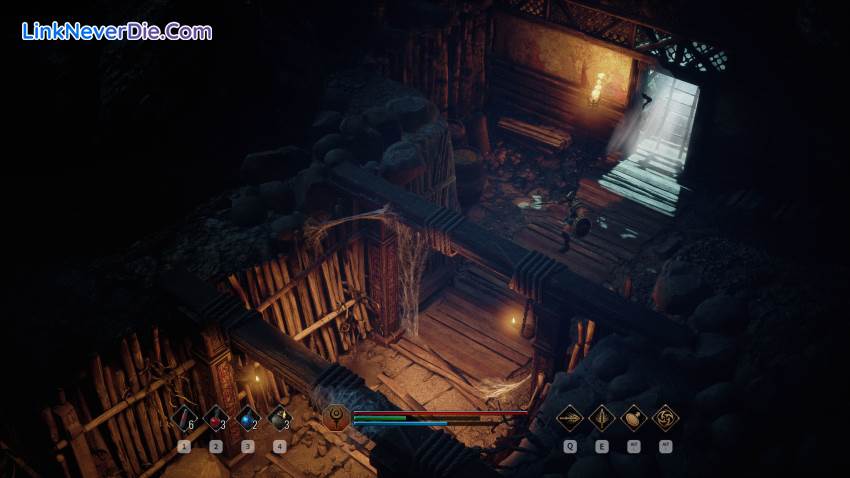The image size is (850, 478).
Task: Open the LinkNeverDie.Com watermark link
Action: 117,31
